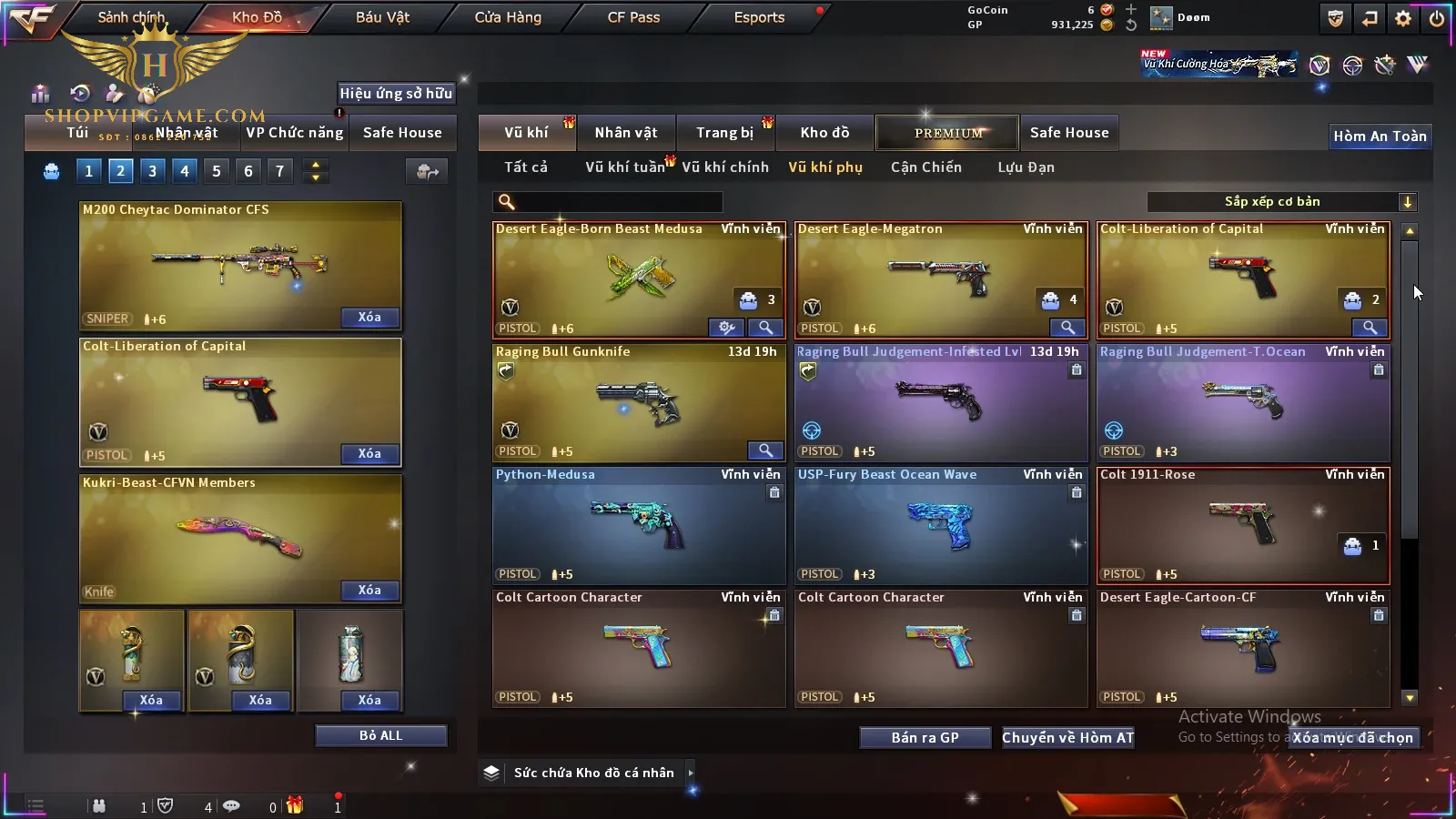Open the PREMIUM tab
This screenshot has height=819, width=1456.
[x=947, y=133]
